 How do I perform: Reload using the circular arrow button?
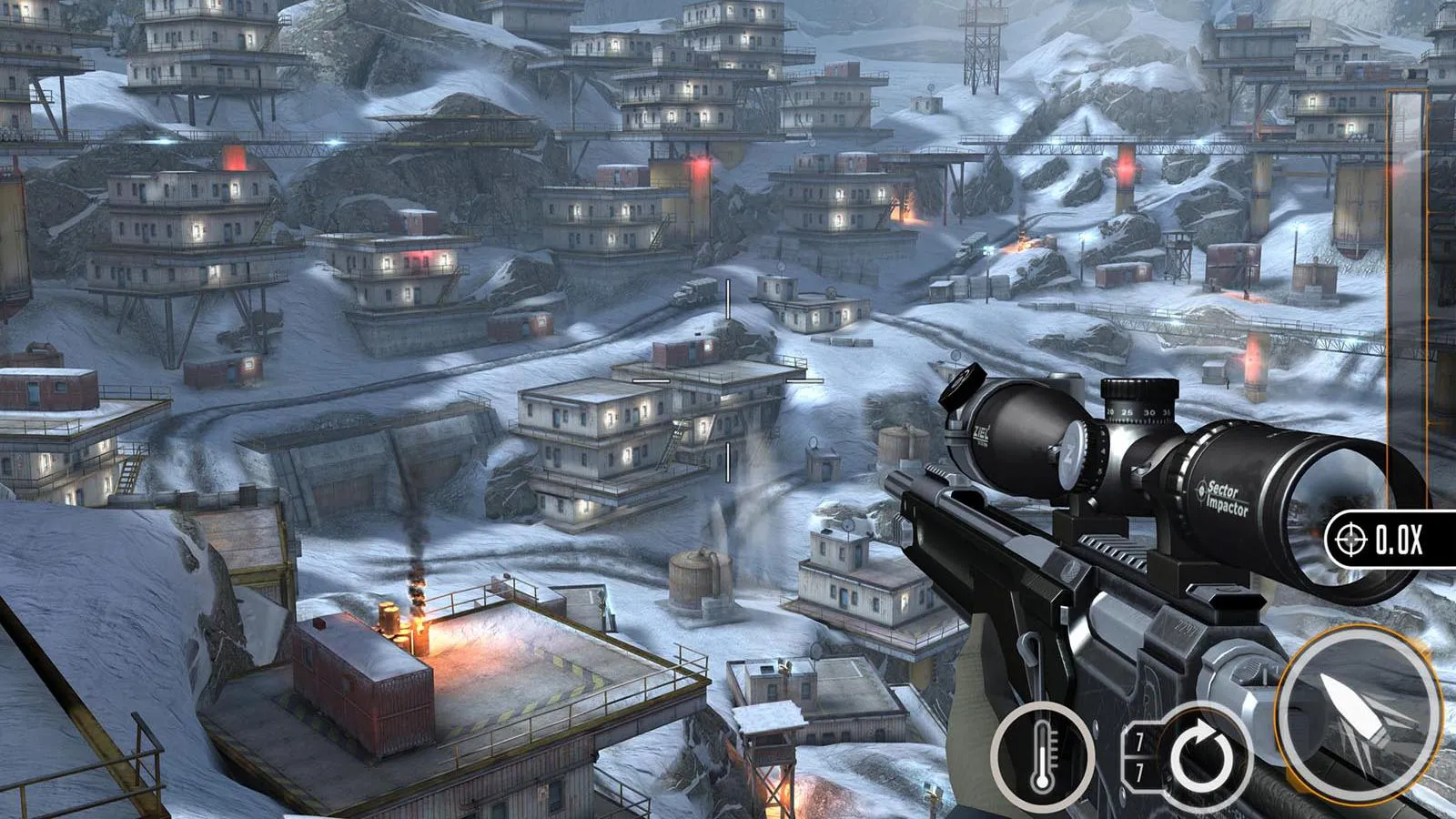1202,754
